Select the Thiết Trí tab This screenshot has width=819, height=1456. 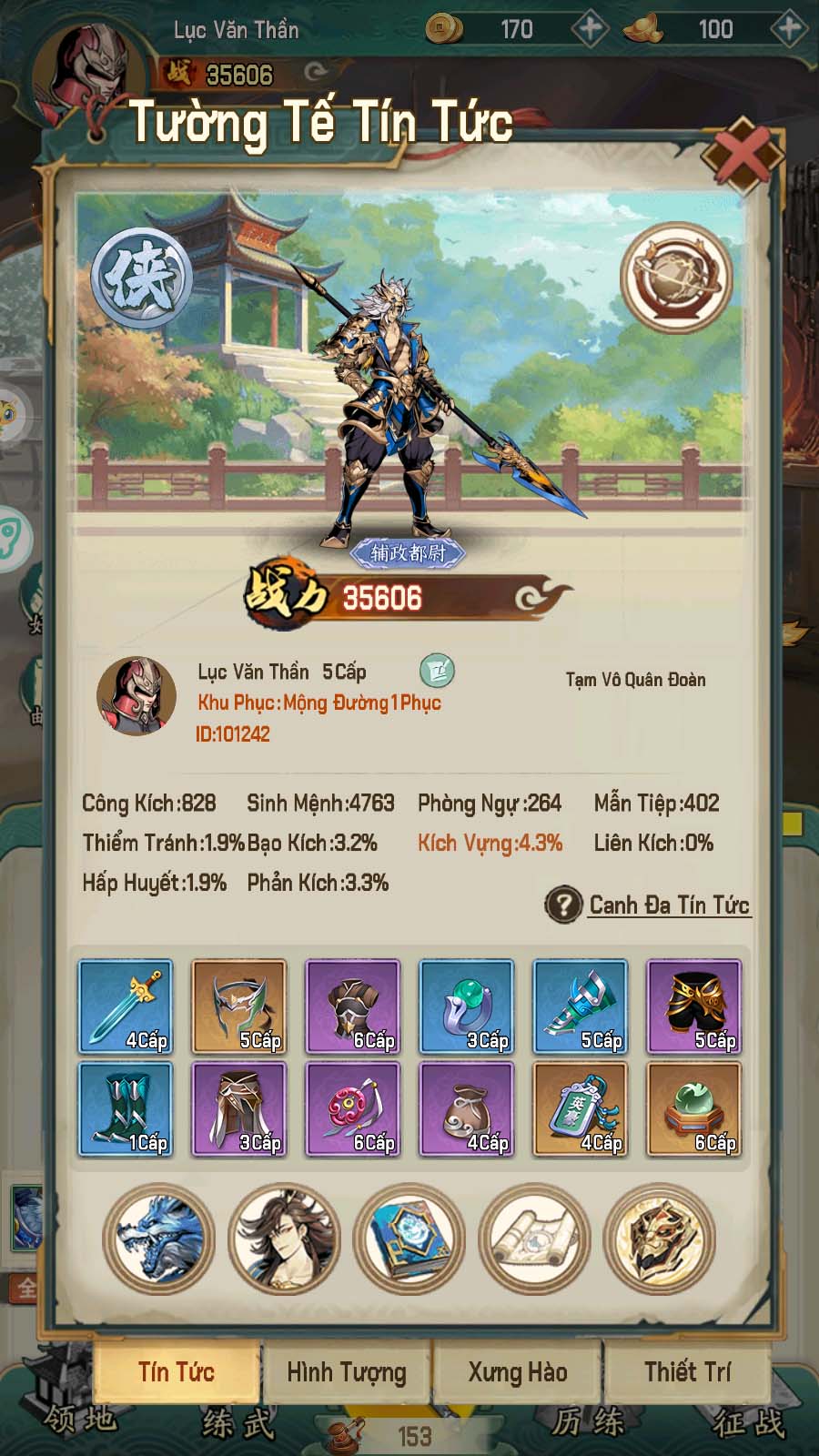[687, 1371]
